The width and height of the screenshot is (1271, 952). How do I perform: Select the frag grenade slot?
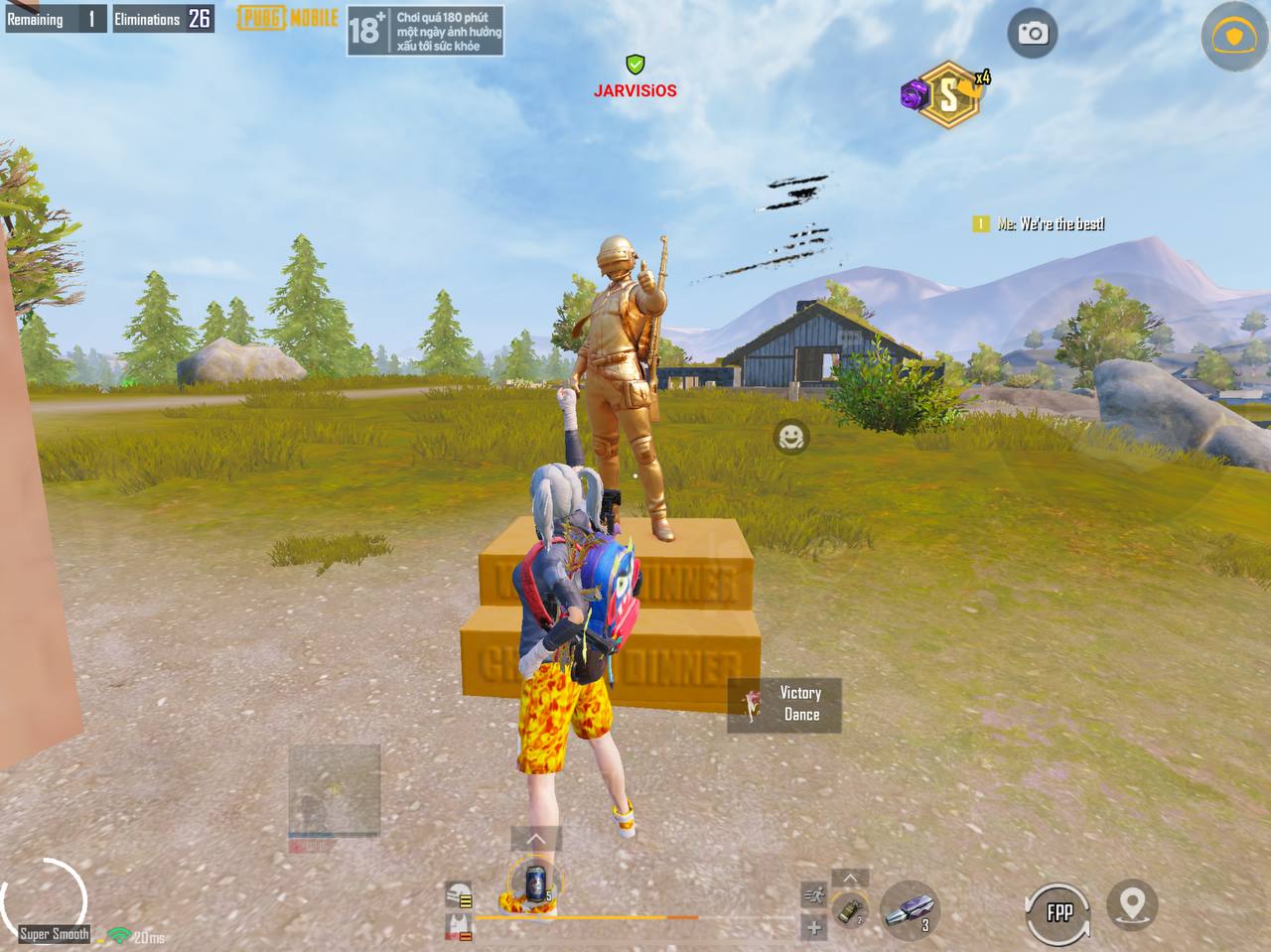(850, 909)
